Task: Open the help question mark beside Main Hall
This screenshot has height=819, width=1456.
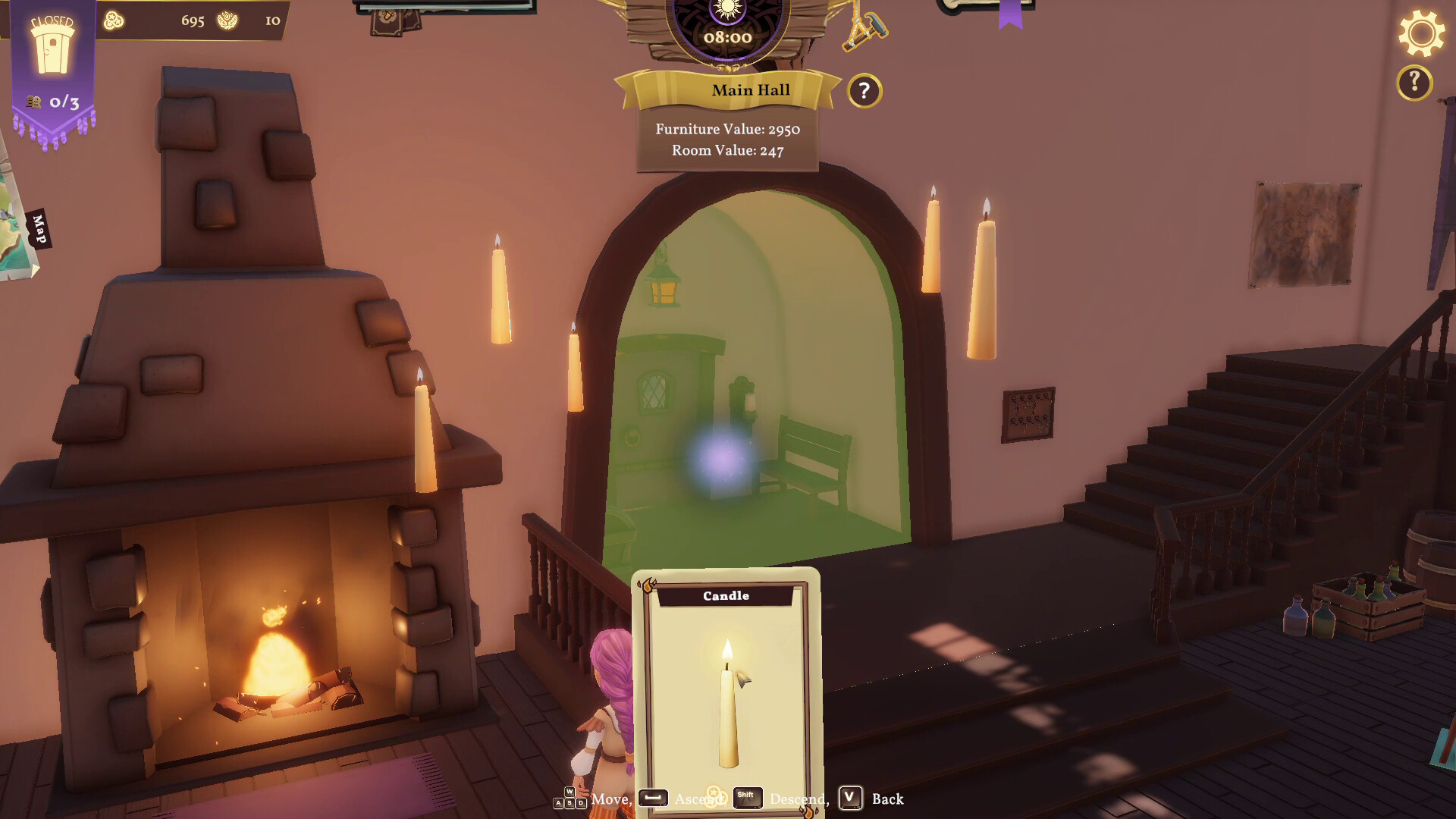Action: [864, 89]
